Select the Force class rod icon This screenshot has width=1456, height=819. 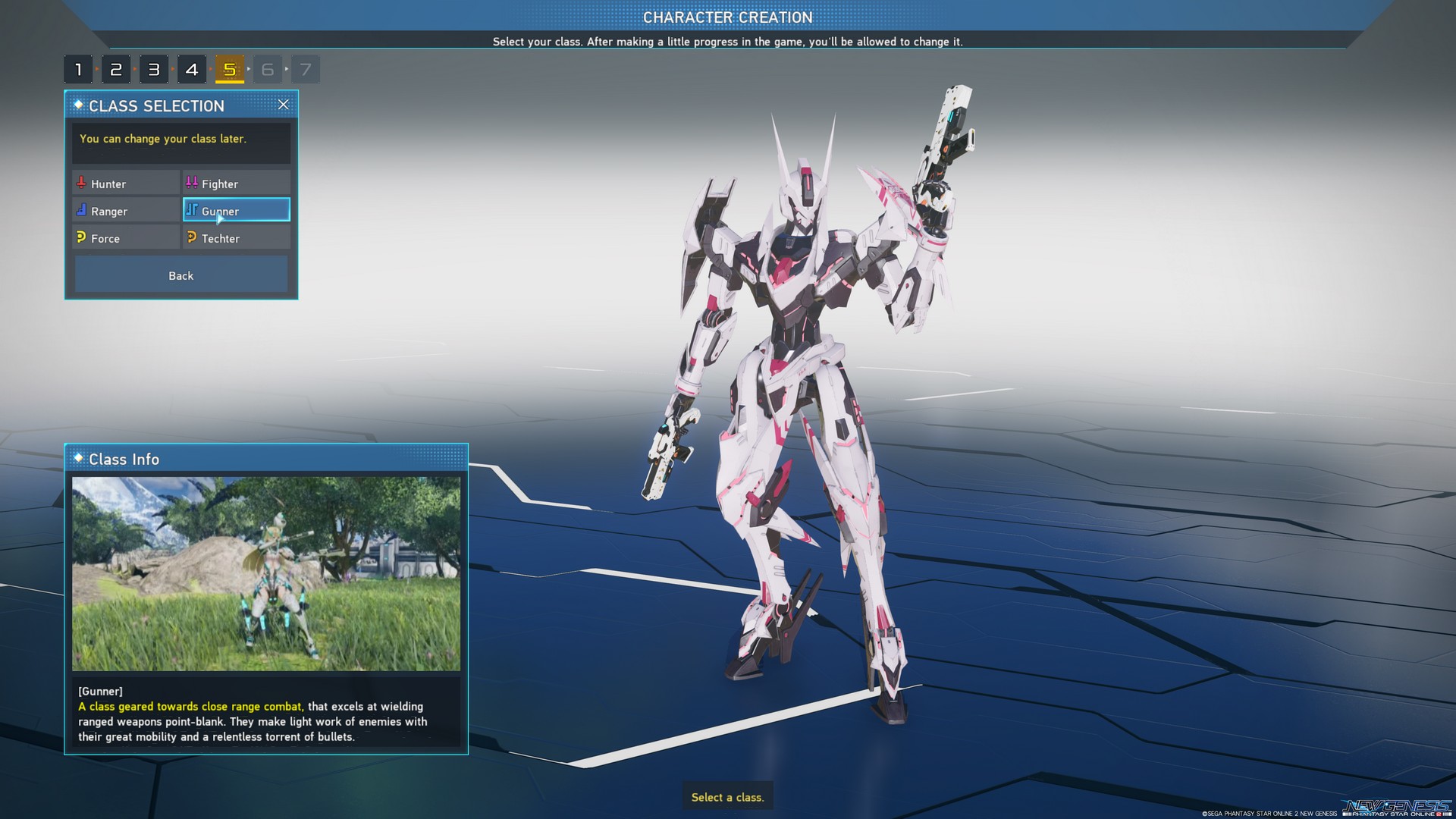coord(81,237)
